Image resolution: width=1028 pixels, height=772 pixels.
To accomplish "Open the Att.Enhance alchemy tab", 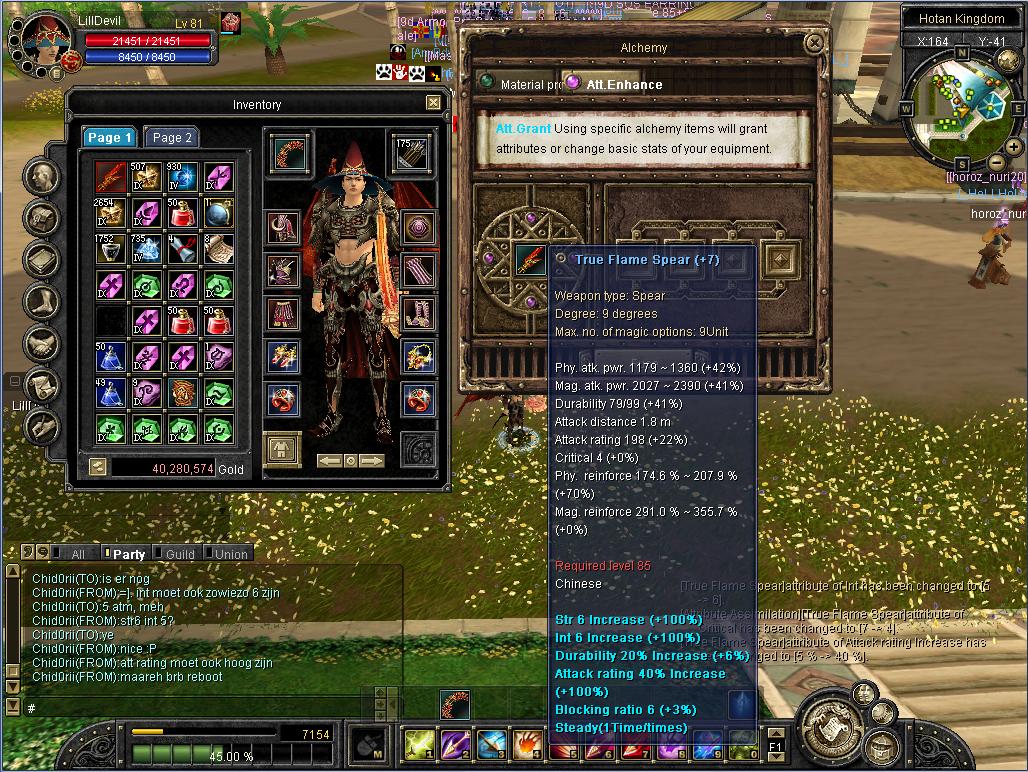I will (622, 85).
